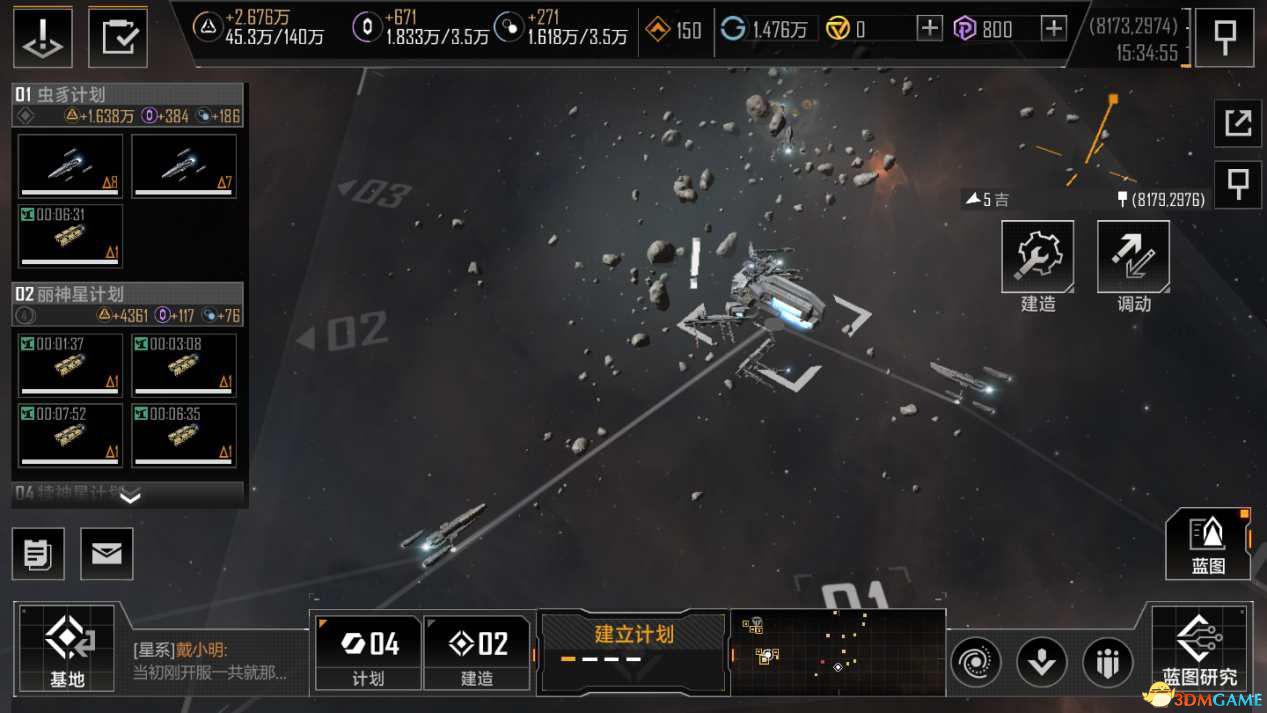The image size is (1267, 713).
Task: Select the 01 虫豸计划 plan header
Action: pos(128,95)
